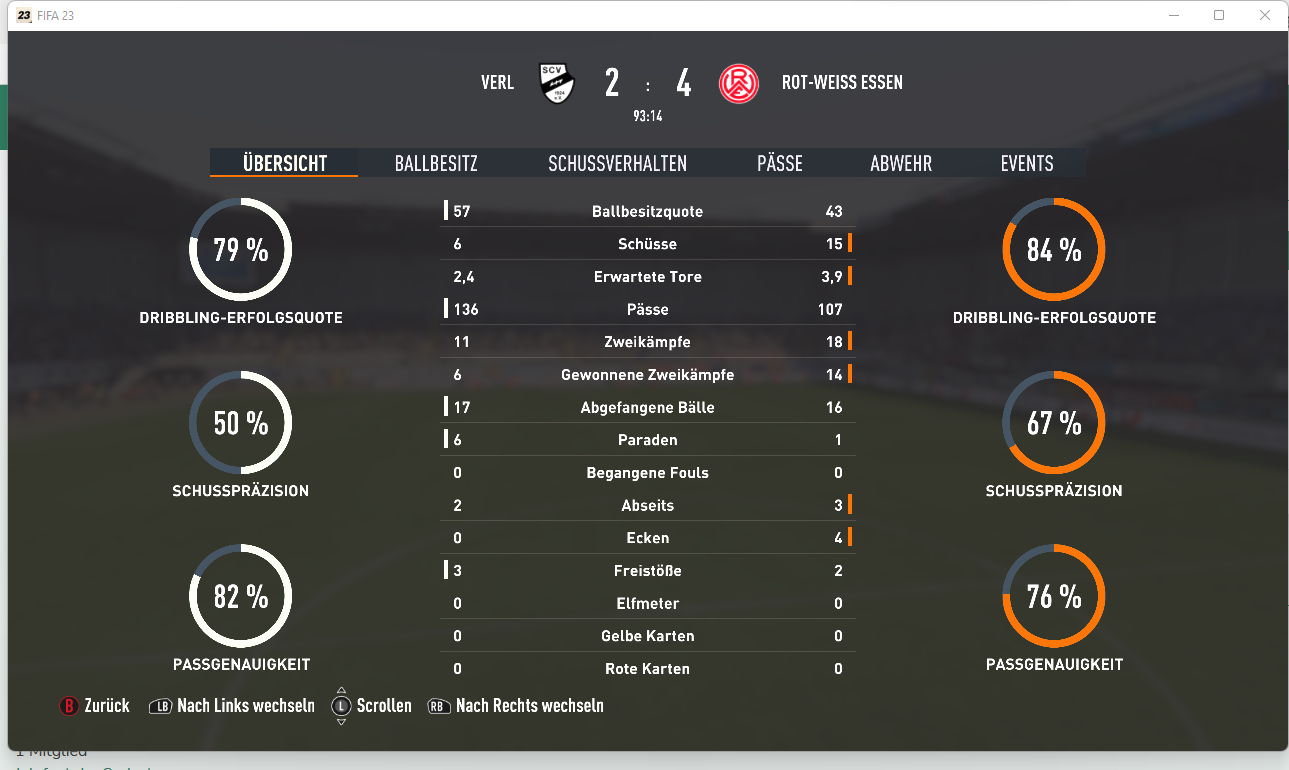Switch to the Abwehr tab
Screen dimensions: 1289x770
click(900, 163)
